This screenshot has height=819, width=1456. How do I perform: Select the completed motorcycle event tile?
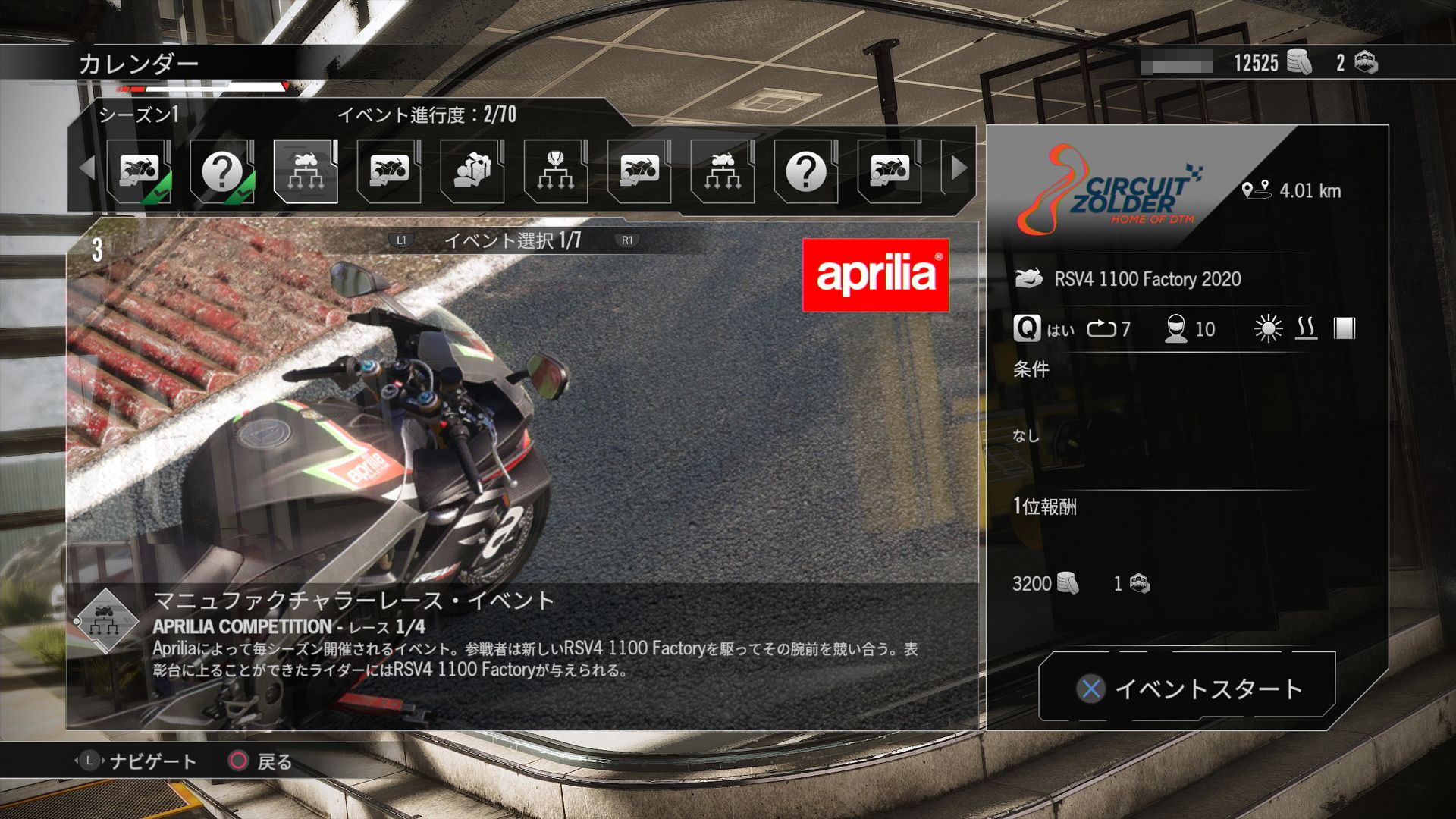pyautogui.click(x=139, y=171)
